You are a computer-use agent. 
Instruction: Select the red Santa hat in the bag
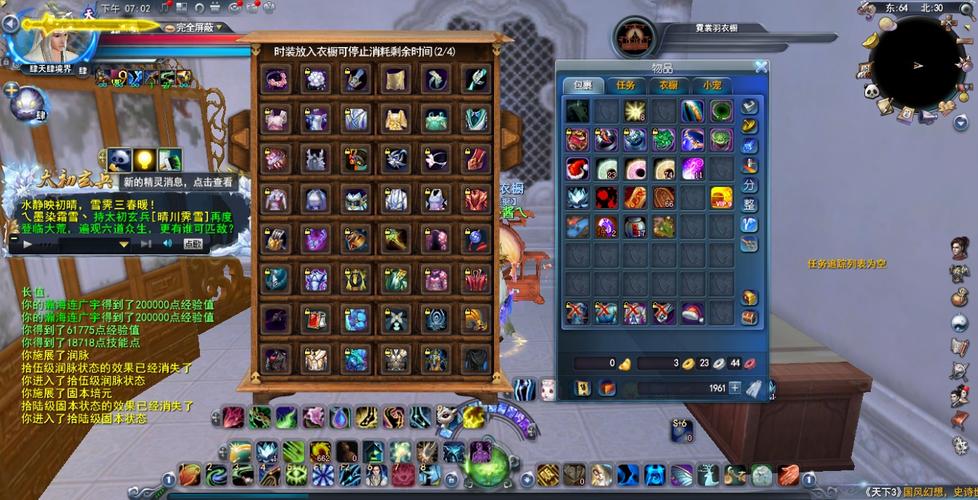coord(692,313)
